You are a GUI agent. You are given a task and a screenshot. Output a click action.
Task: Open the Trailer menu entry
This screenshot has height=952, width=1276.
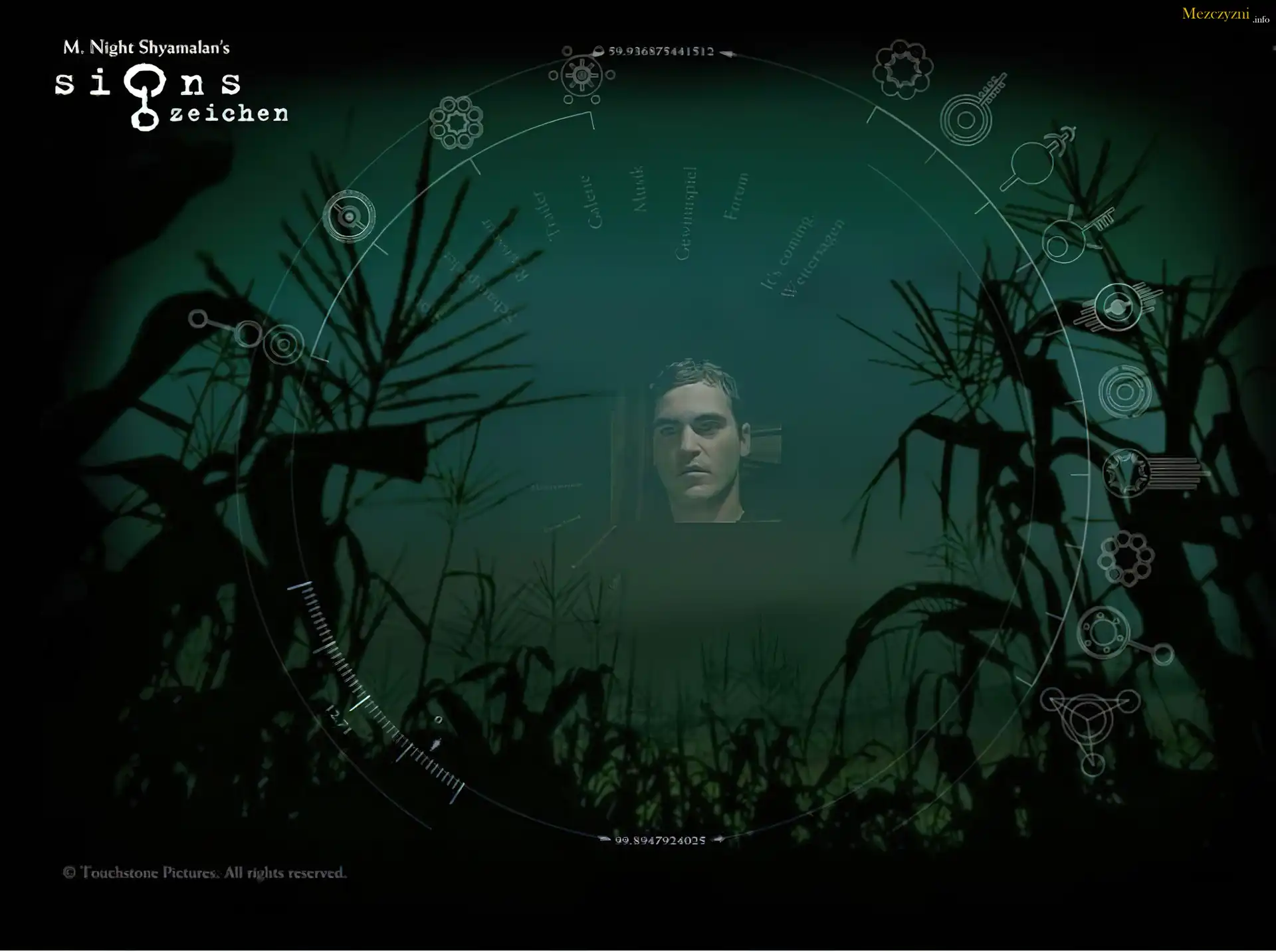click(x=544, y=216)
